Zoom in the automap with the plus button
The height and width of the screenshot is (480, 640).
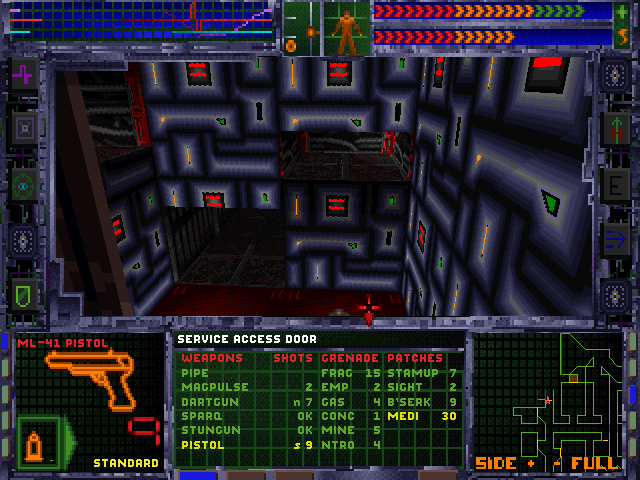coord(530,464)
